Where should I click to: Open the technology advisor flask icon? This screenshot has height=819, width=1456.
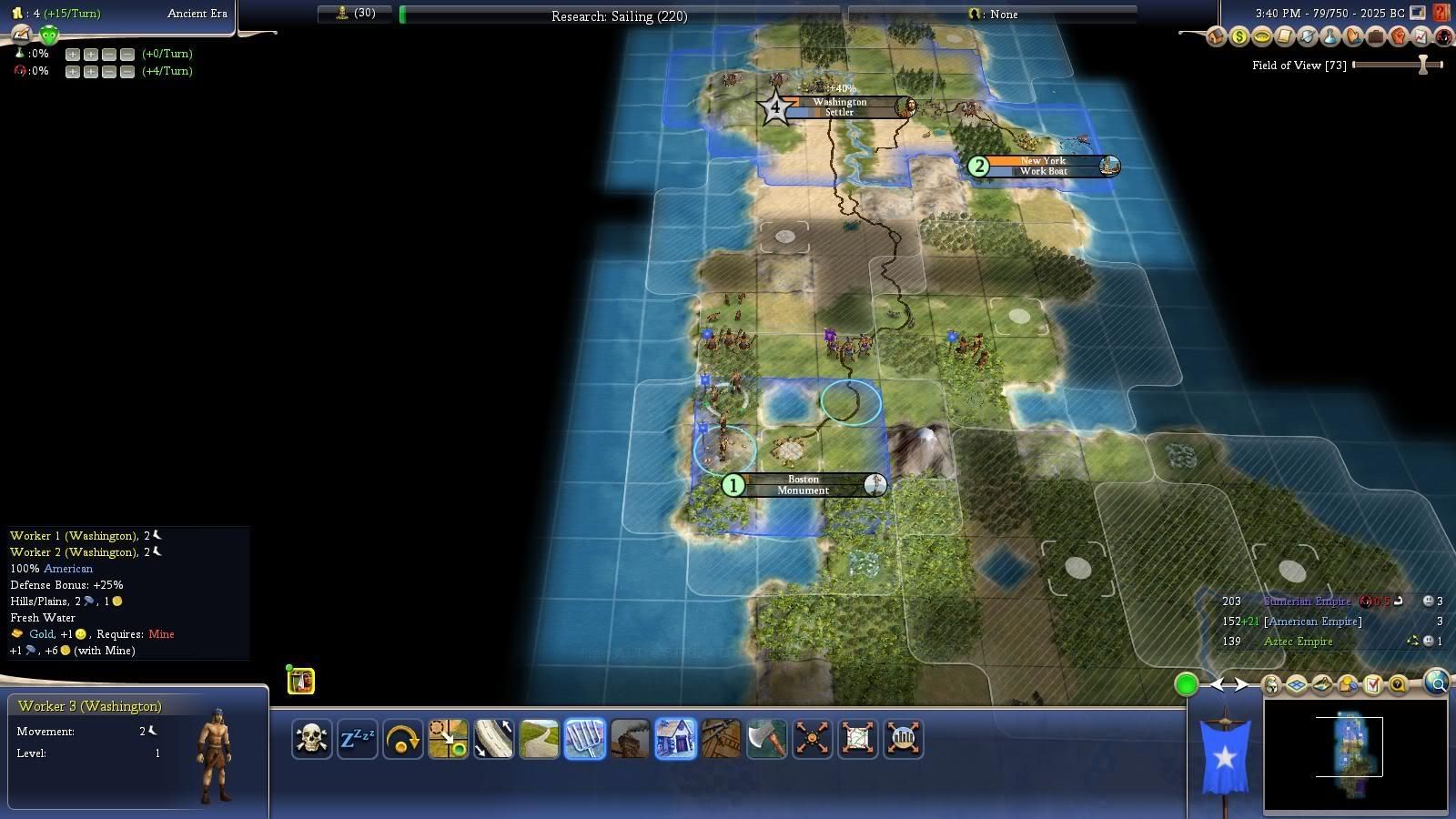point(1330,37)
